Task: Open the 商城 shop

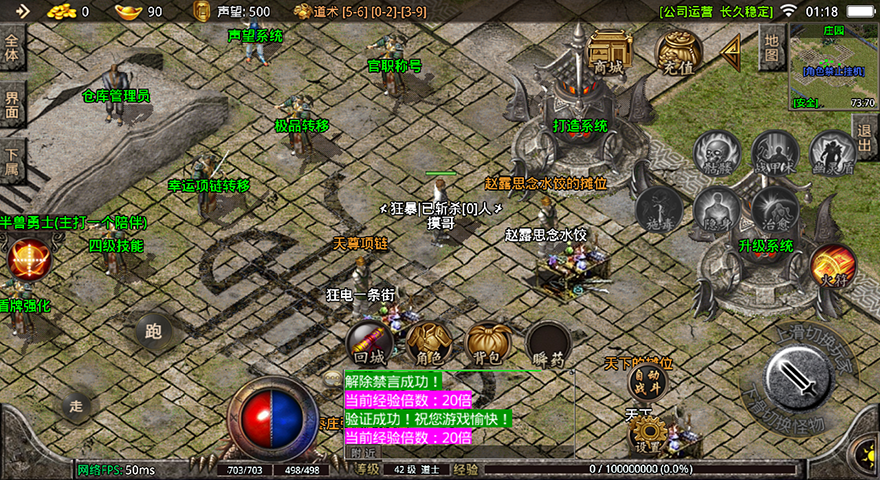Action: pyautogui.click(x=609, y=51)
